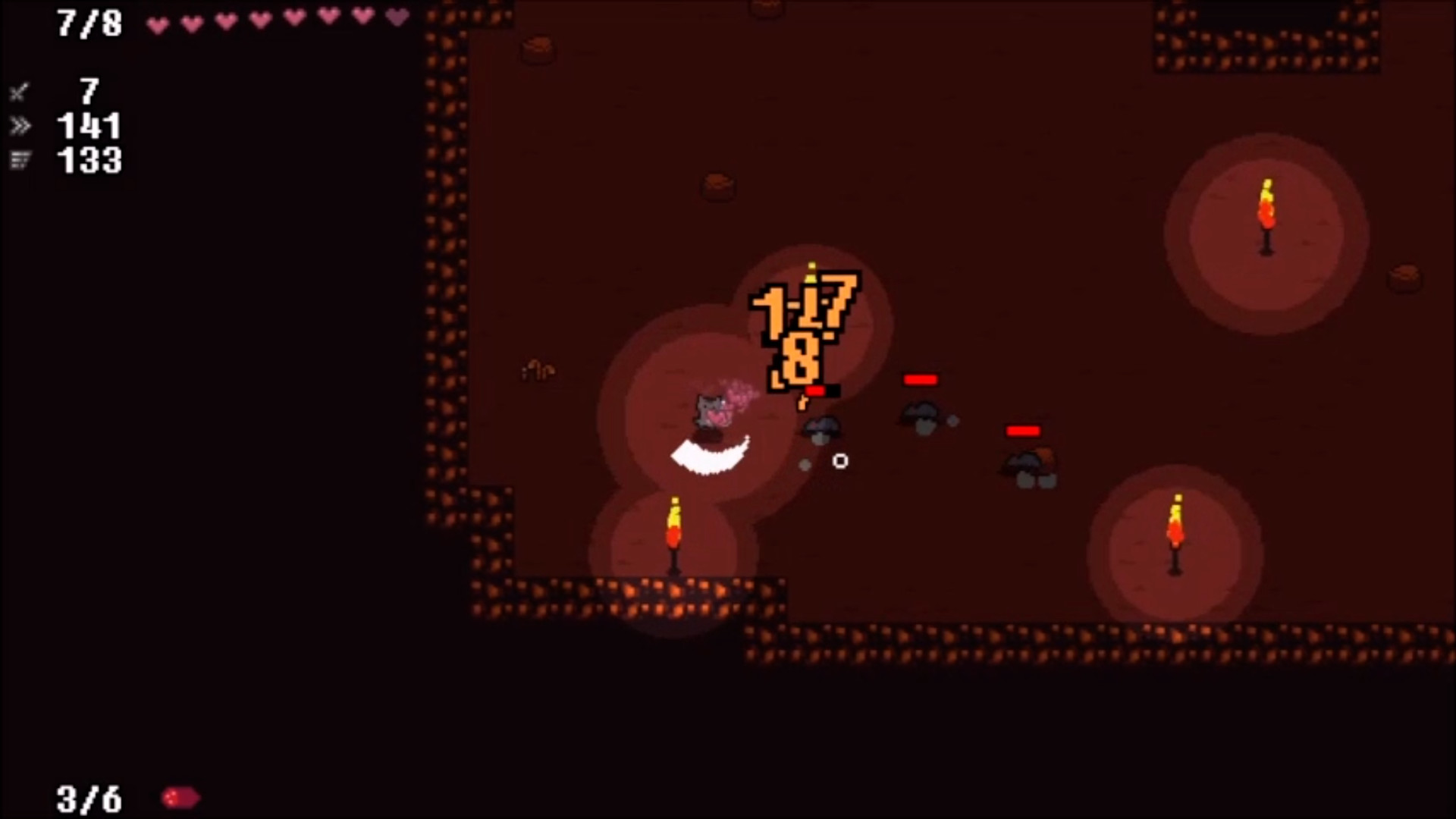Click the crosshair cursor marker

tap(840, 461)
